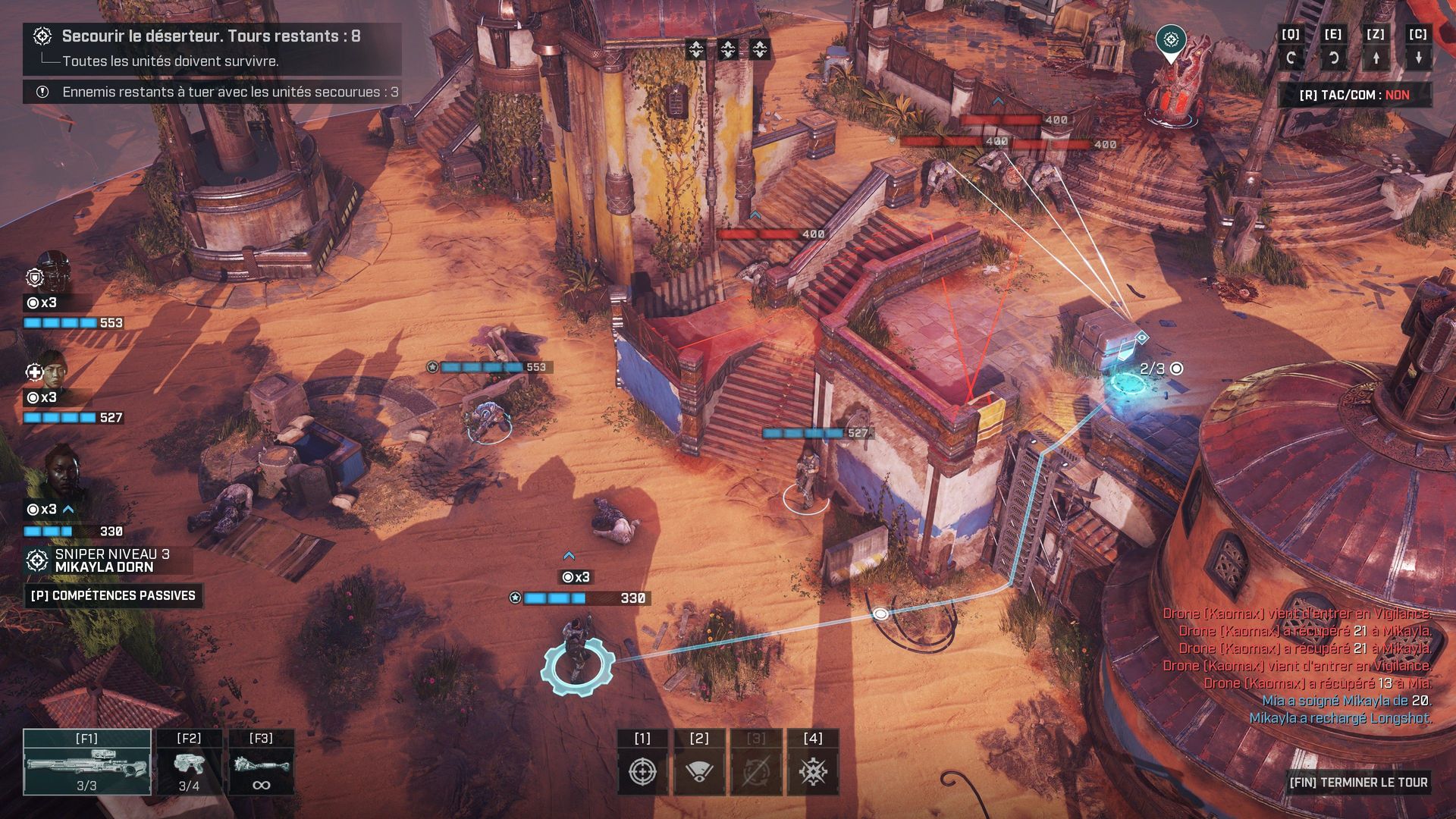Select the helmeted soldier portrait
The image size is (1456, 819).
pyautogui.click(x=53, y=273)
